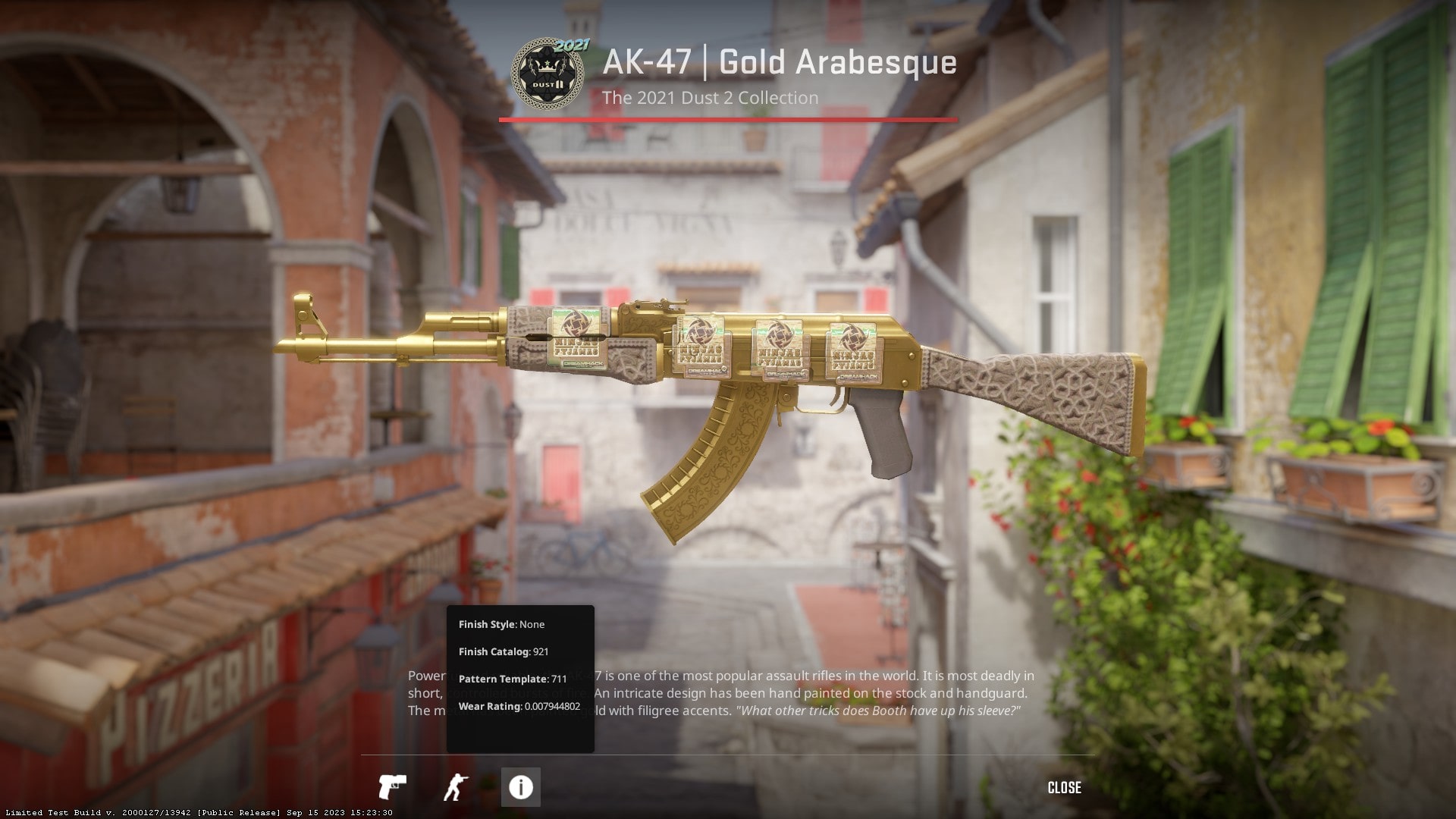Switch back to weapon-only view
This screenshot has width=1456, height=819.
(395, 787)
